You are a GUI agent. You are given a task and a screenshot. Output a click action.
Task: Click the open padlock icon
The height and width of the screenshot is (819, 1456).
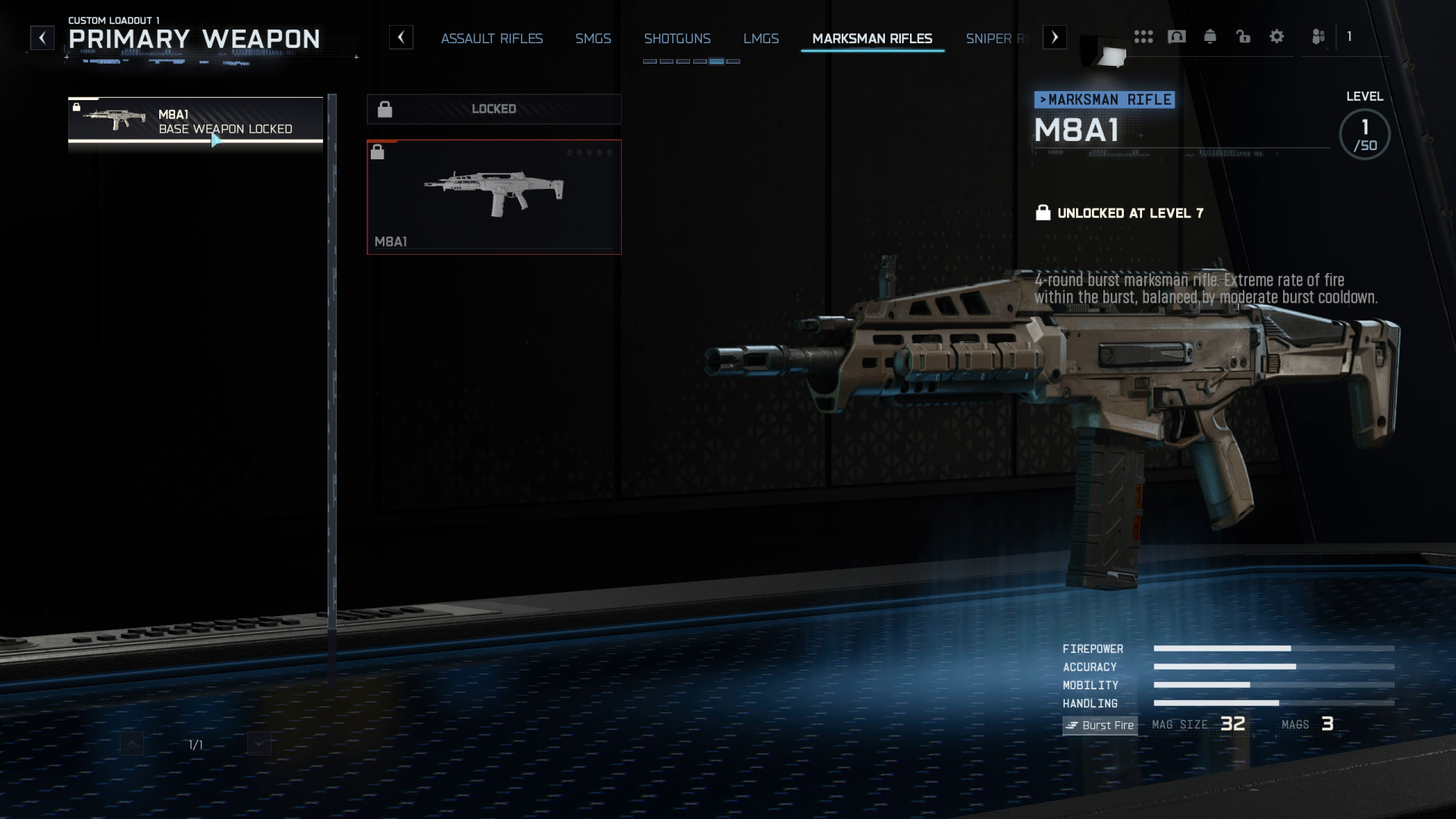pos(1244,36)
